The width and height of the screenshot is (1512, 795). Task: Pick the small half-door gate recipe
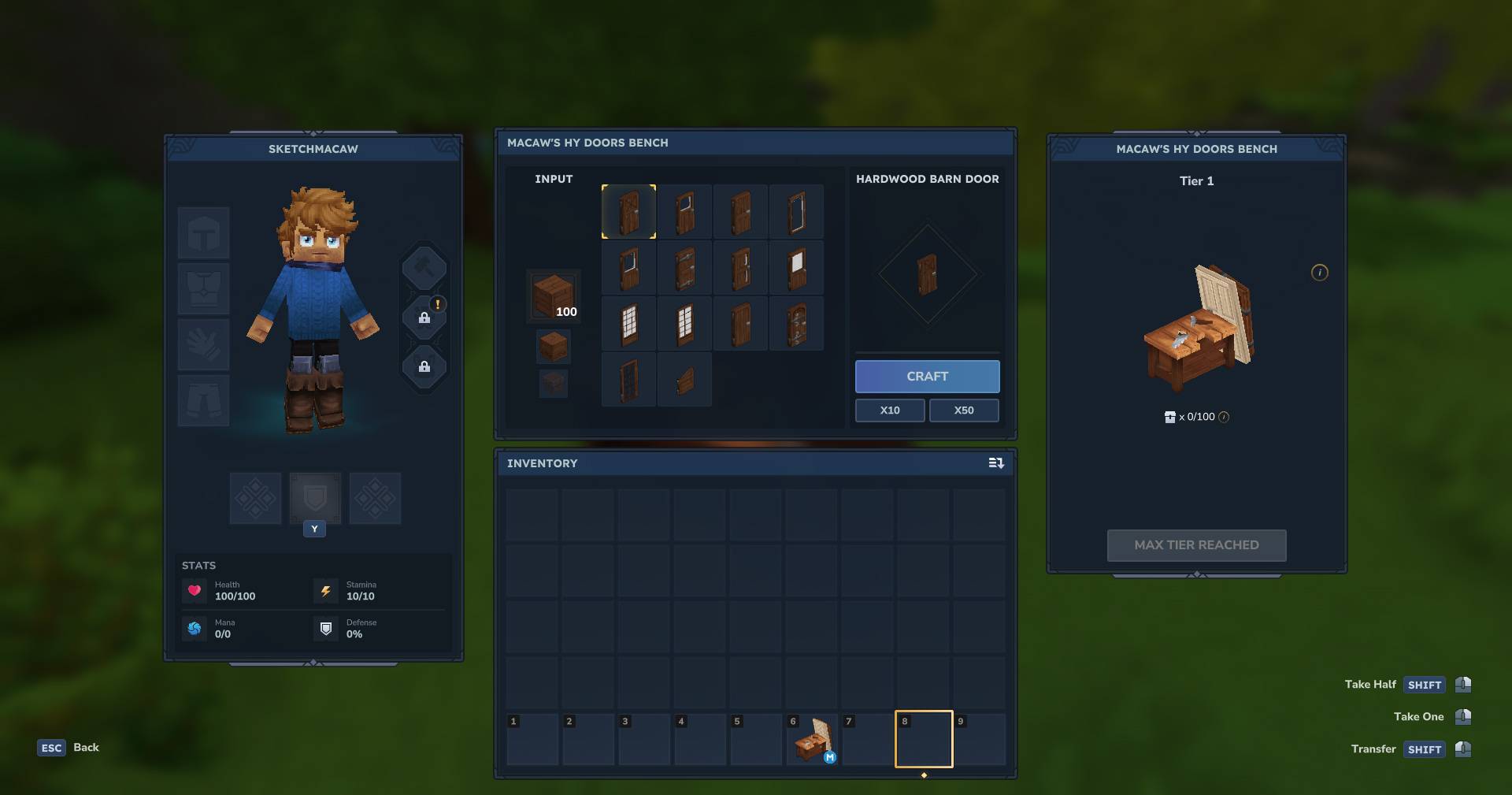[x=684, y=380]
